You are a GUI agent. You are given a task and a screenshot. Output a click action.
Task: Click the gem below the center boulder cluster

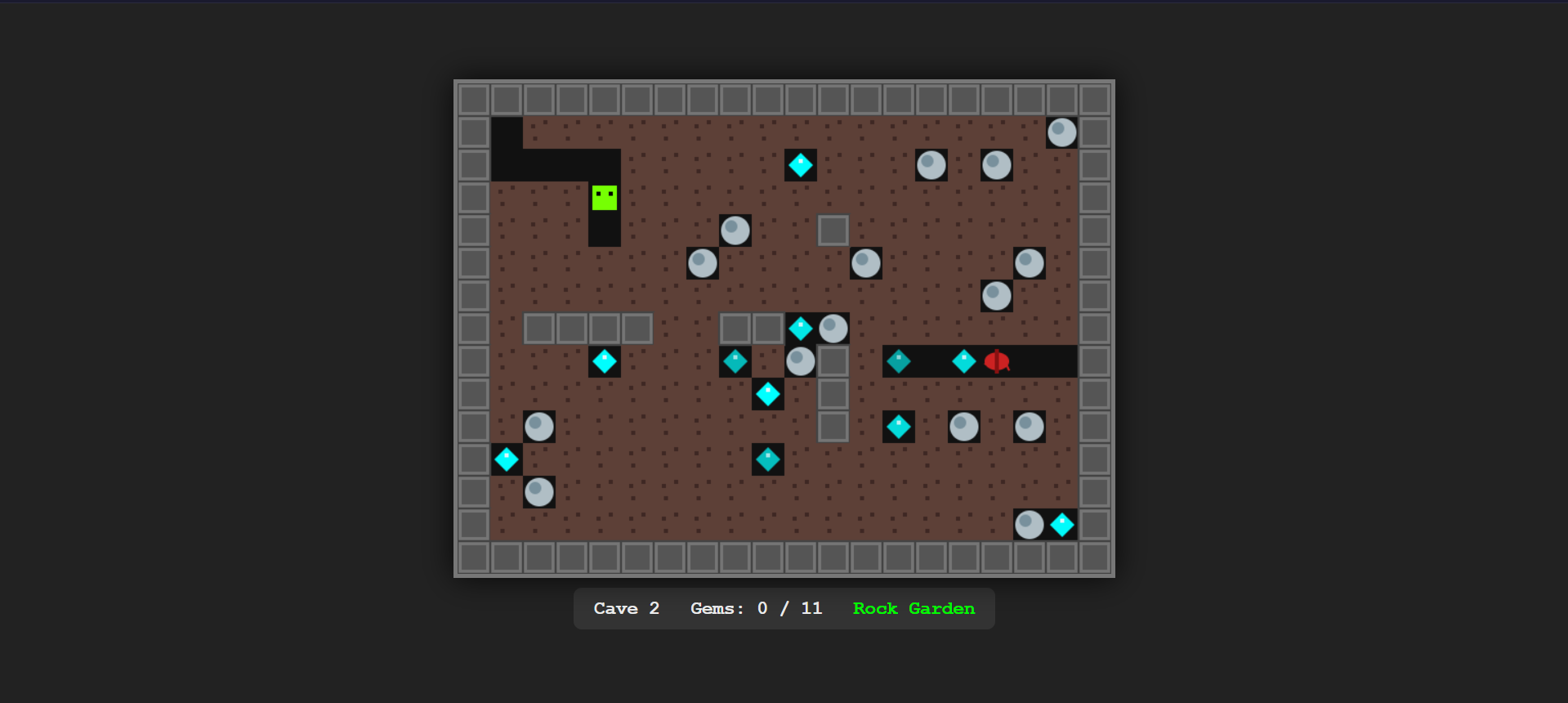(x=767, y=394)
